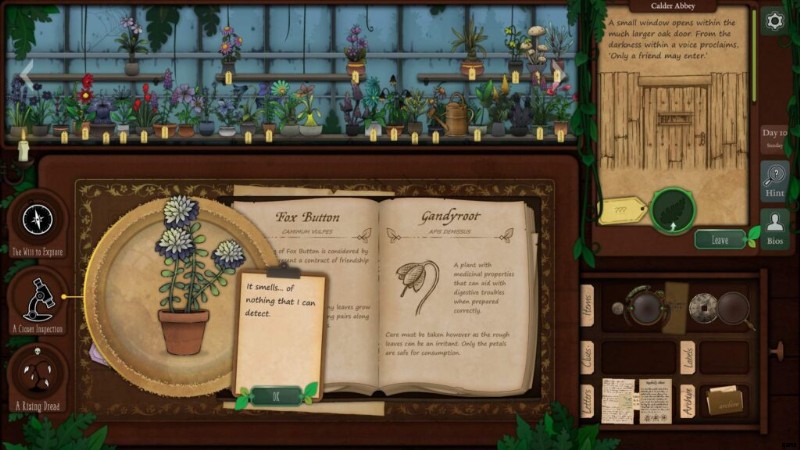800x450 pixels.
Task: Open the Bios panel
Action: 774,231
